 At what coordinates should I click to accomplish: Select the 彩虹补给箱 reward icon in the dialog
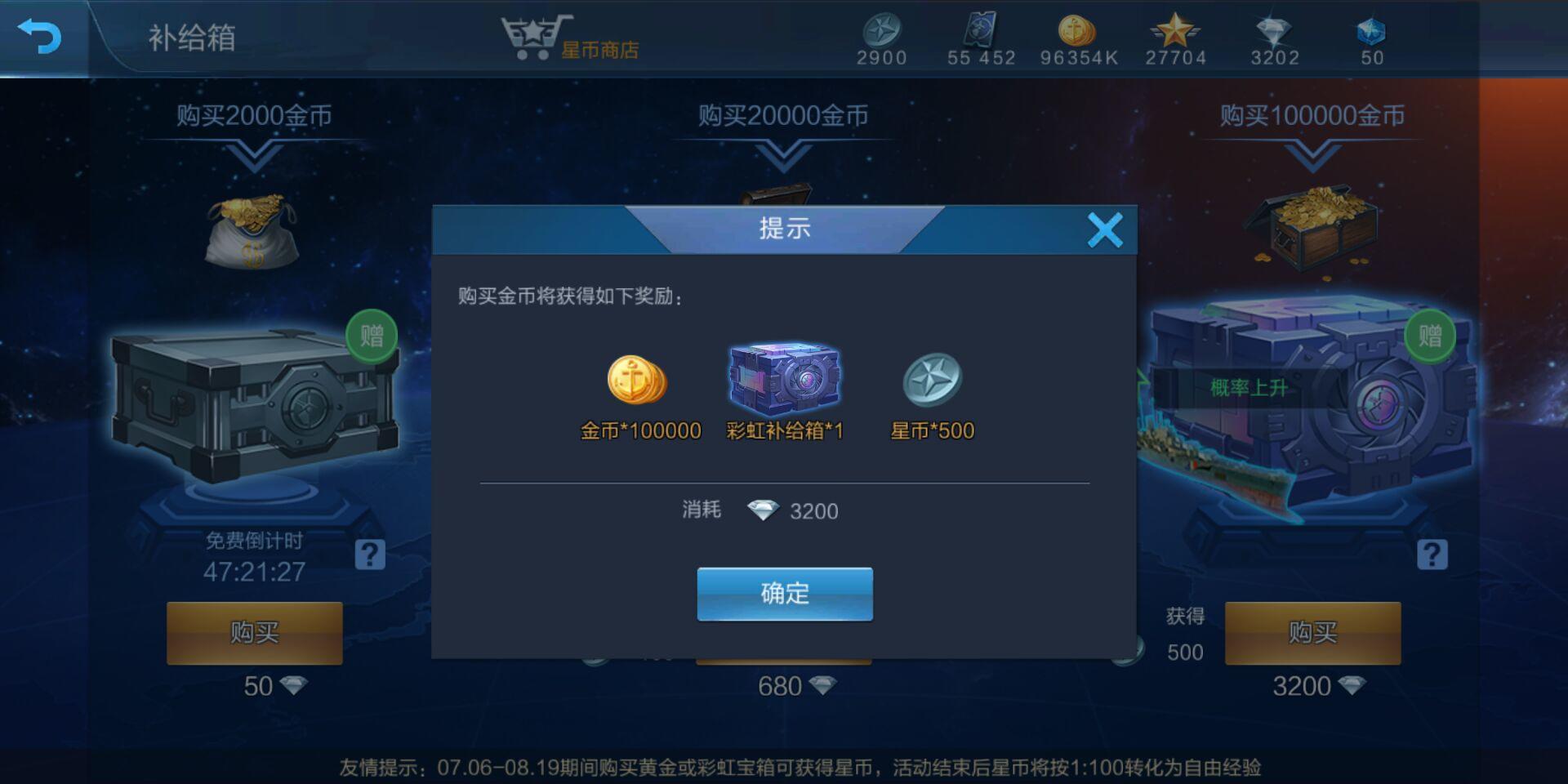click(785, 378)
